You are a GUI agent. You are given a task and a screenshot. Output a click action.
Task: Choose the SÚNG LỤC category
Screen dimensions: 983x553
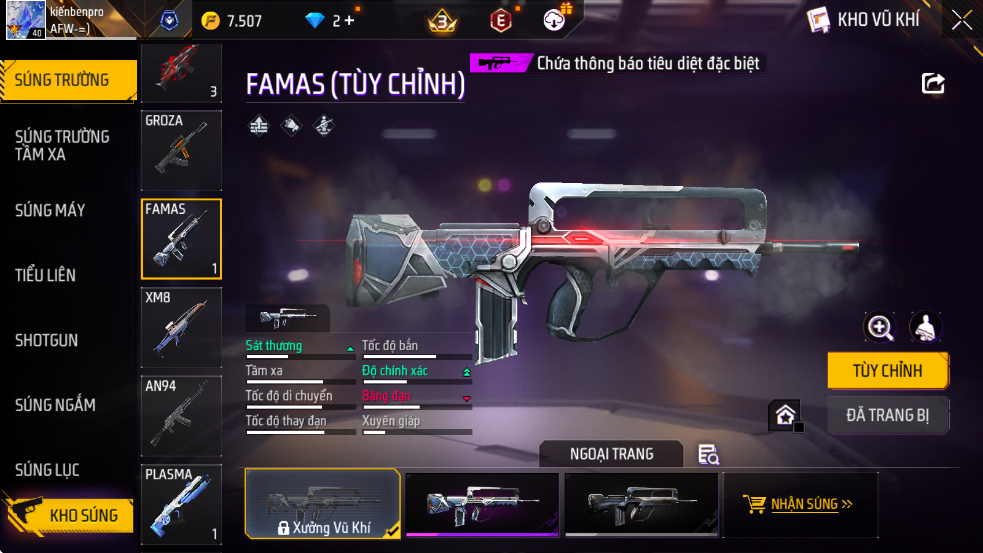click(x=47, y=470)
